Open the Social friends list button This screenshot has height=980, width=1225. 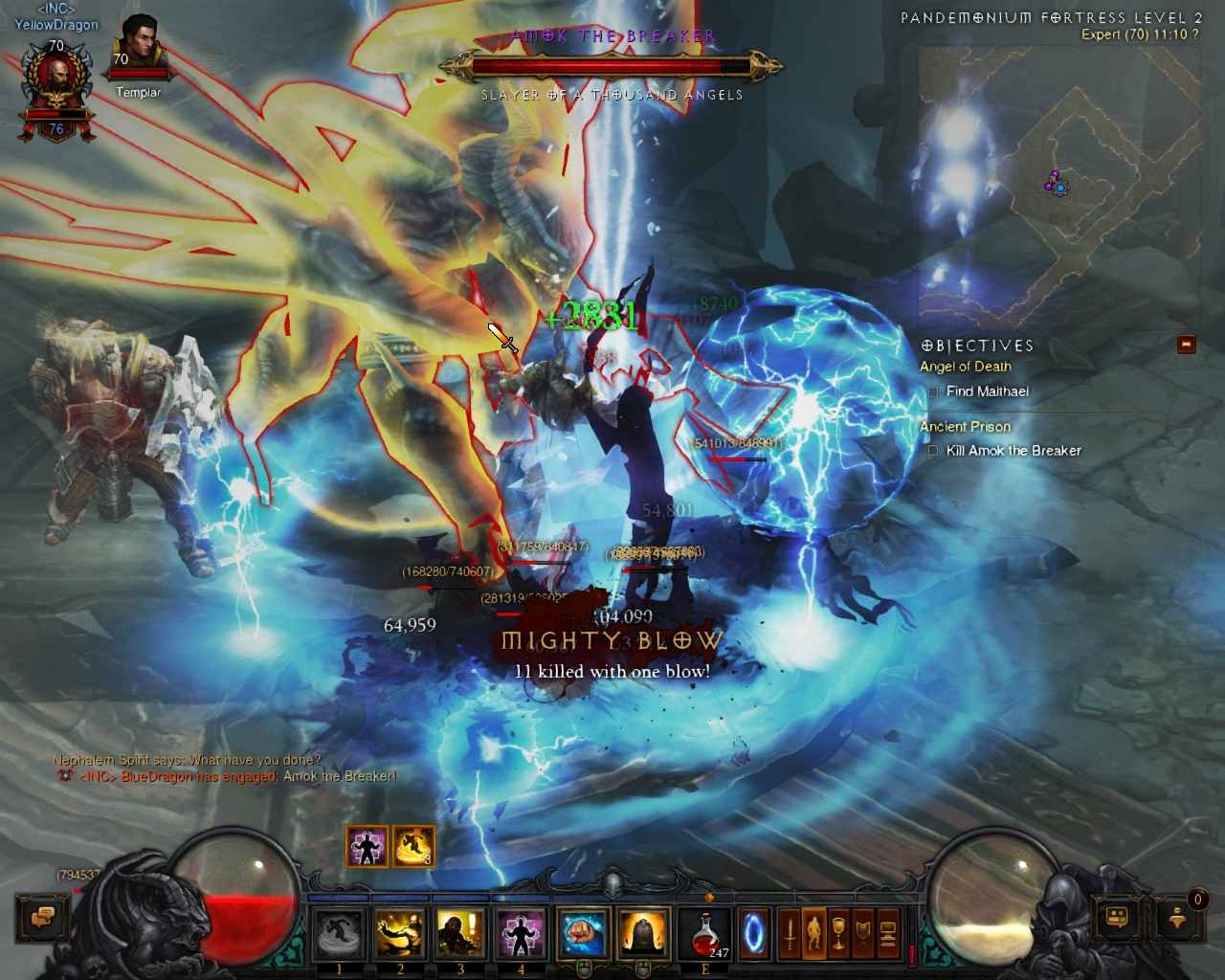[1118, 918]
